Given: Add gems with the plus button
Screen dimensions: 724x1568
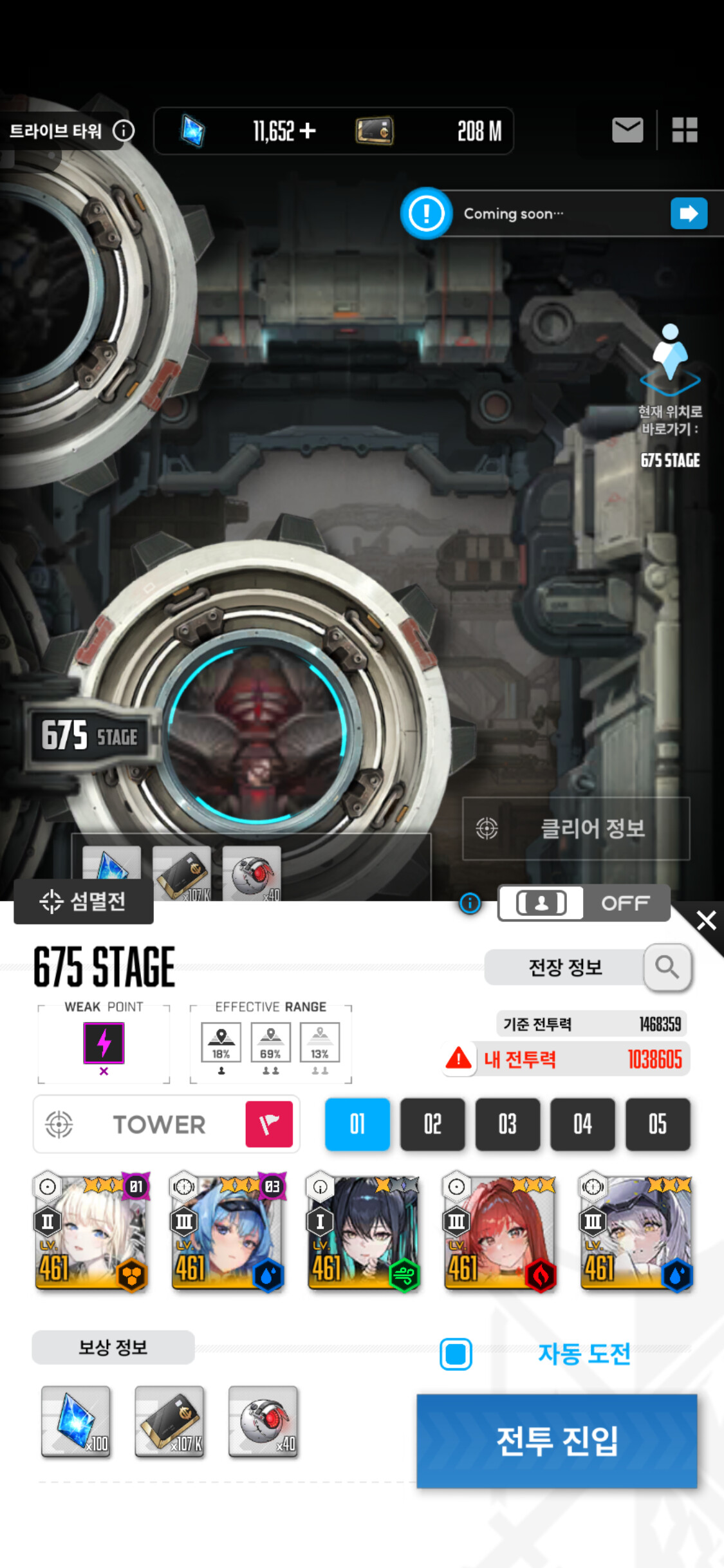Looking at the screenshot, I should click(x=308, y=131).
